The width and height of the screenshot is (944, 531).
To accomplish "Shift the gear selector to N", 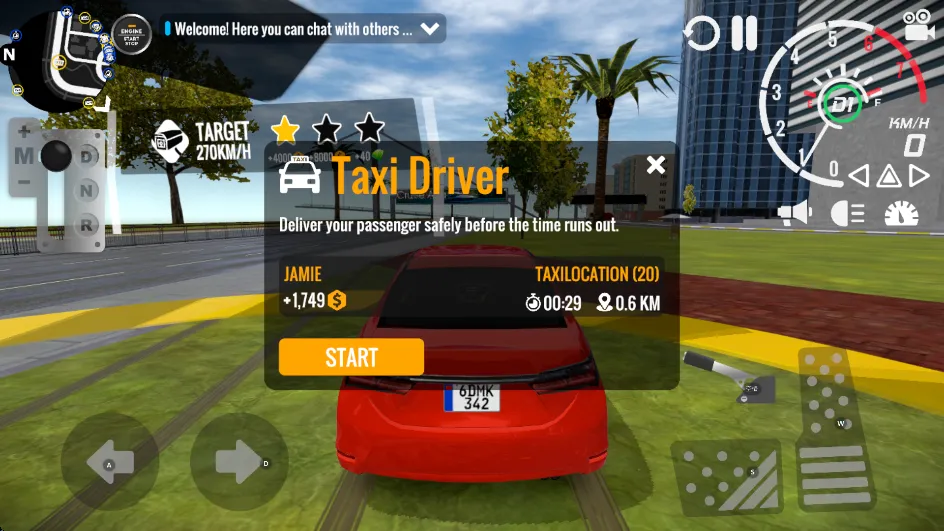I will 89,190.
